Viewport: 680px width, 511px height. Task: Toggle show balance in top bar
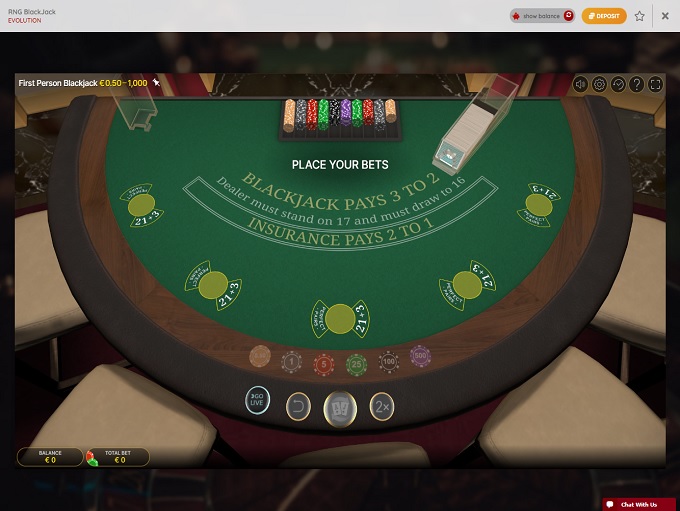(542, 16)
